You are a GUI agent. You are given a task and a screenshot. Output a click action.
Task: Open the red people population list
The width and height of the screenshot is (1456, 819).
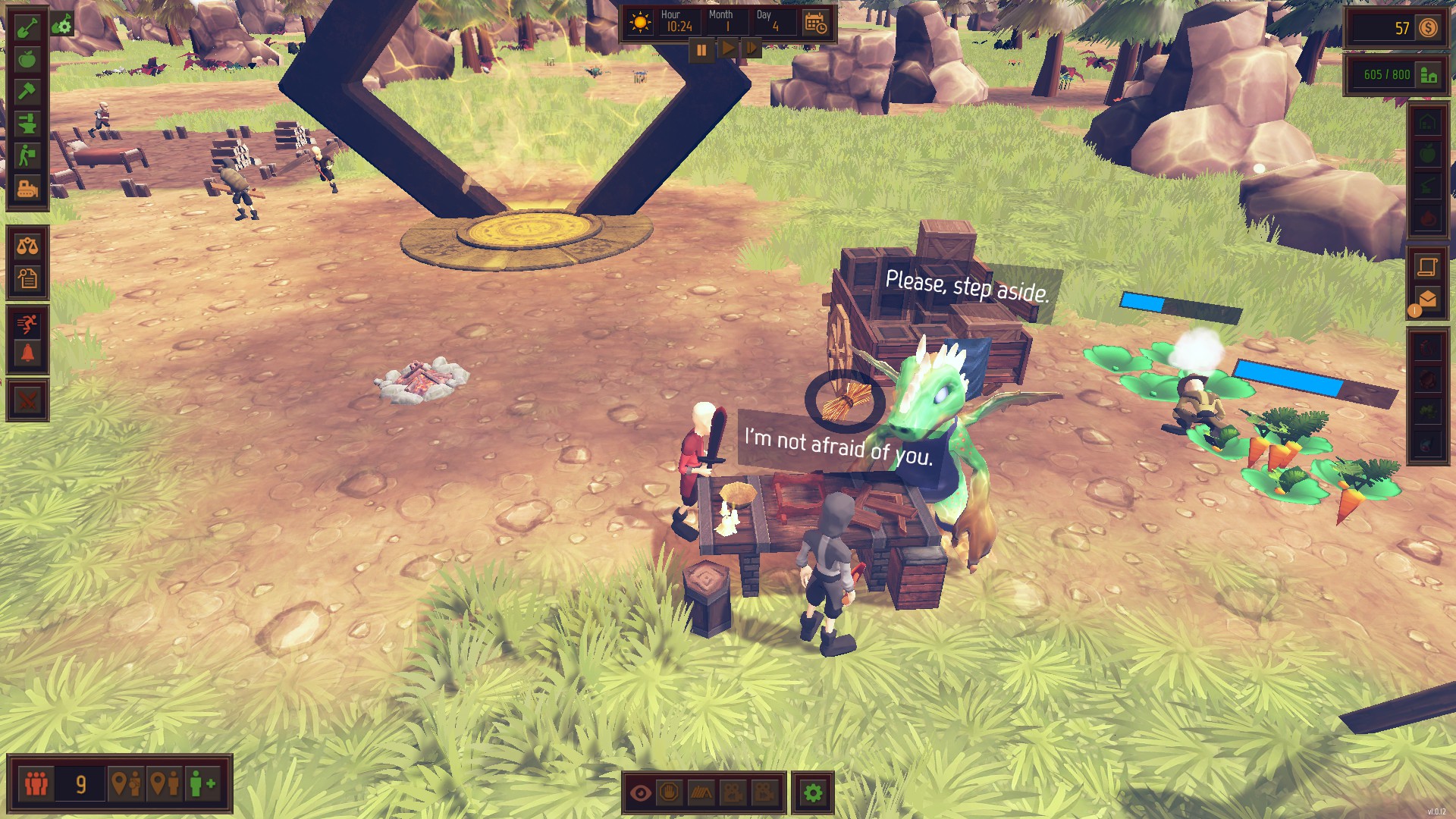click(x=36, y=783)
